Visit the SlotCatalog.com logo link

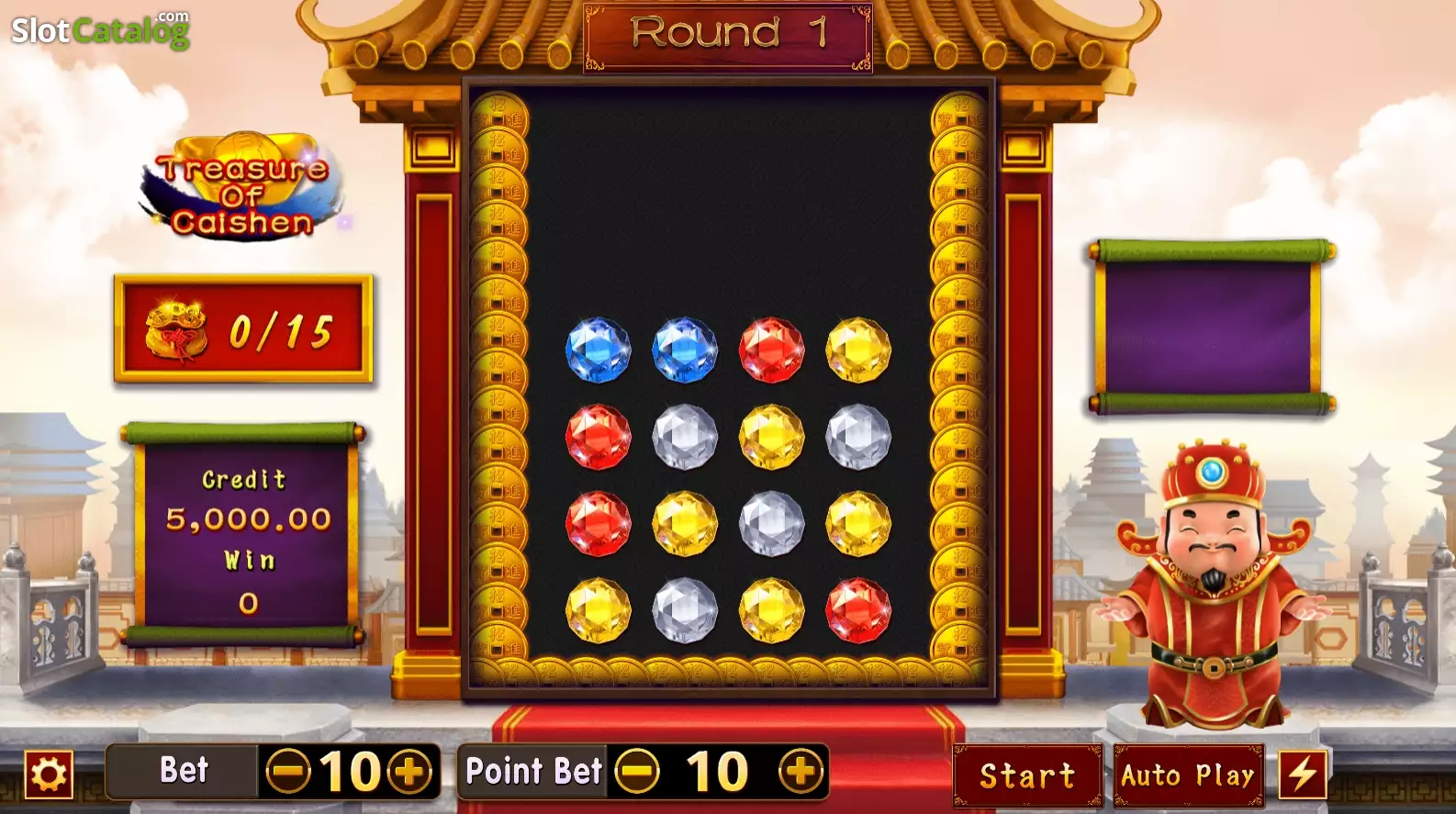point(100,30)
